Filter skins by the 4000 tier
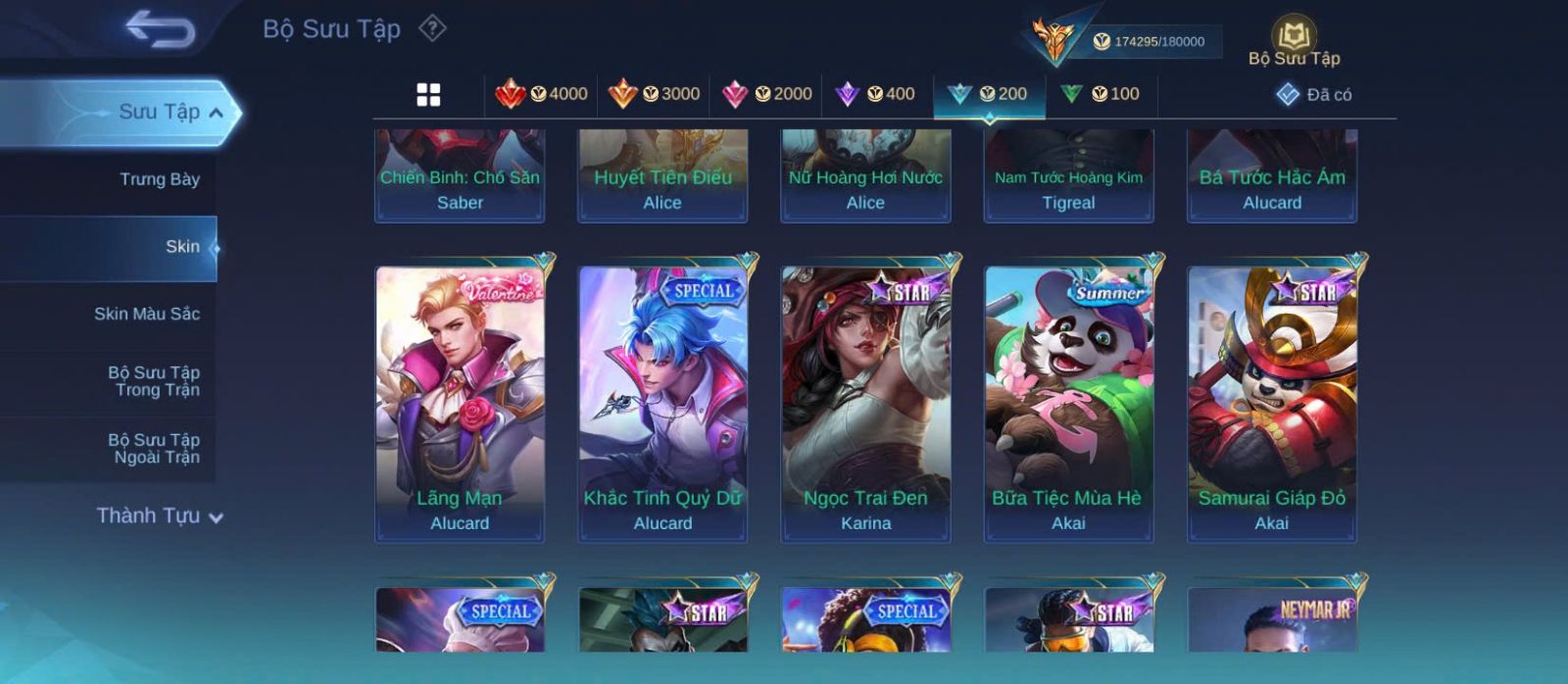 pos(542,94)
